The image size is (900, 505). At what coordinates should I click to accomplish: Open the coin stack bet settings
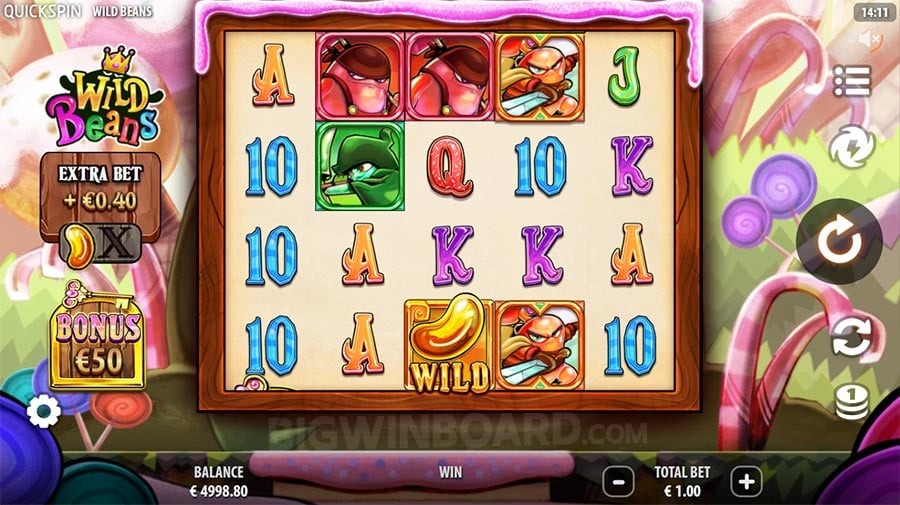tap(851, 402)
